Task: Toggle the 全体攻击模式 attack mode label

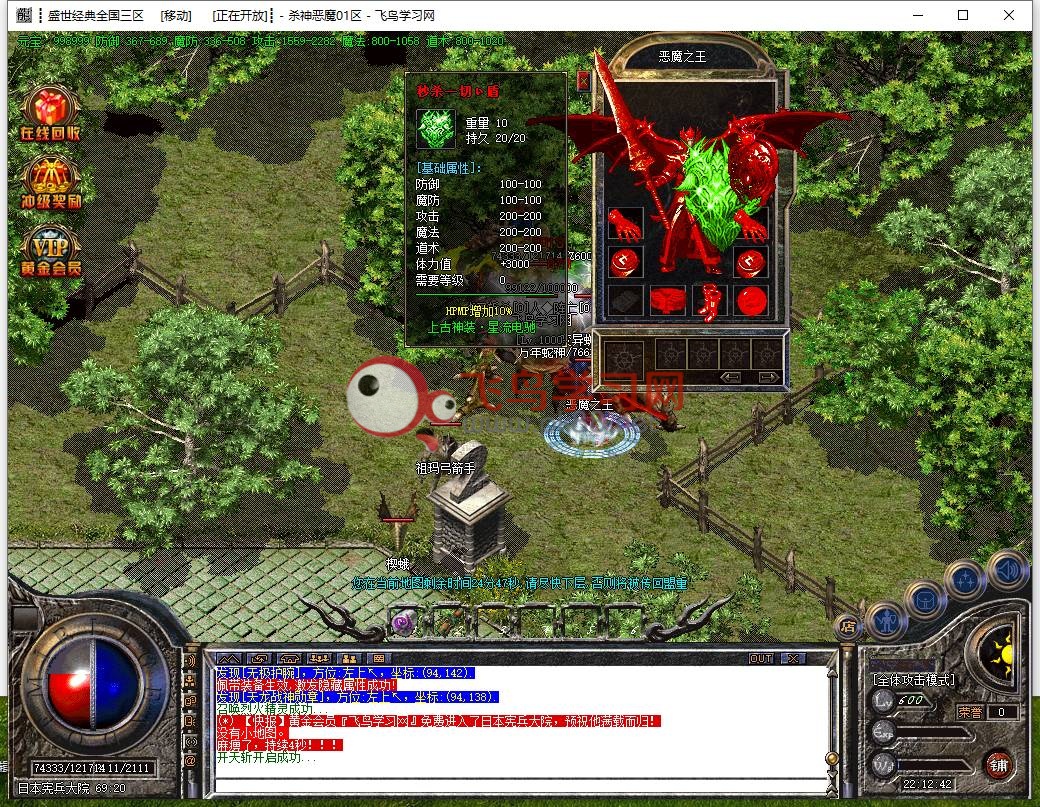Action: pyautogui.click(x=914, y=680)
